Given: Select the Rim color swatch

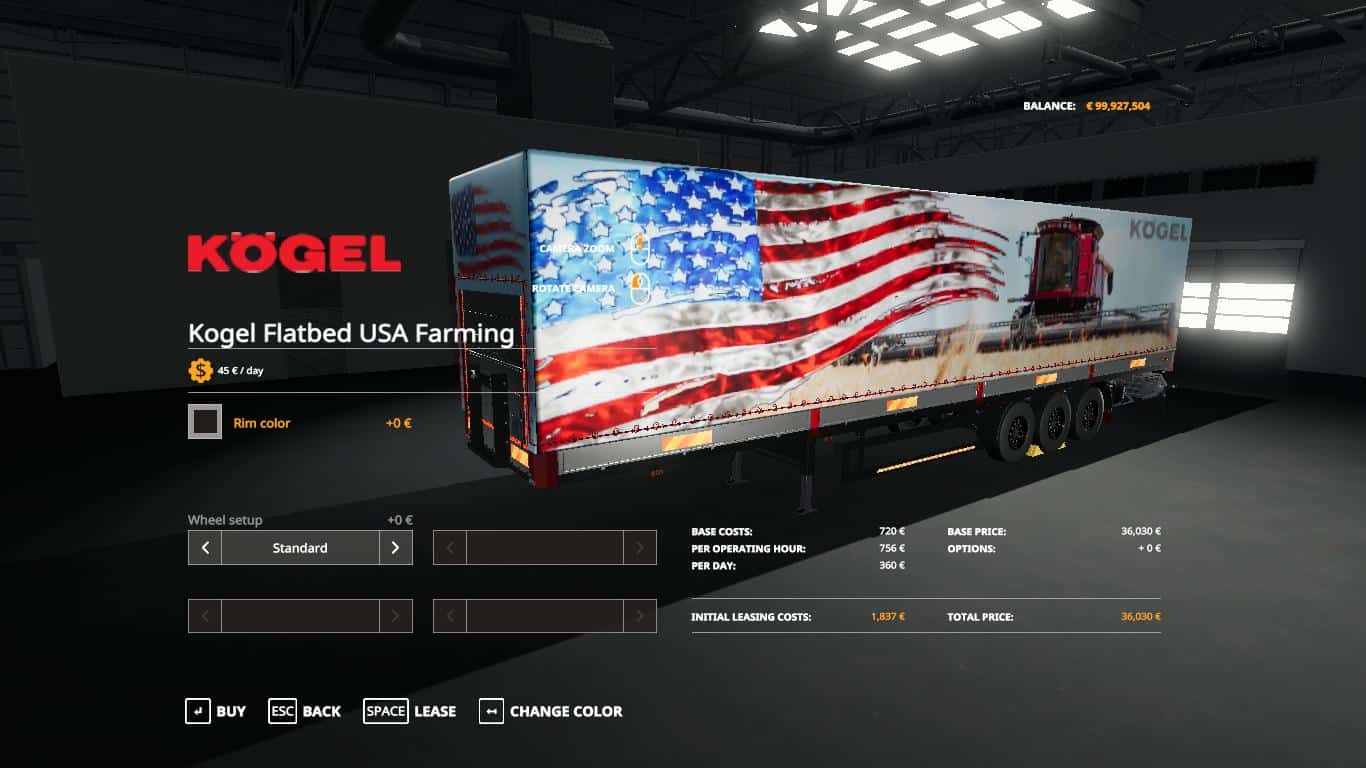Looking at the screenshot, I should click(x=205, y=422).
